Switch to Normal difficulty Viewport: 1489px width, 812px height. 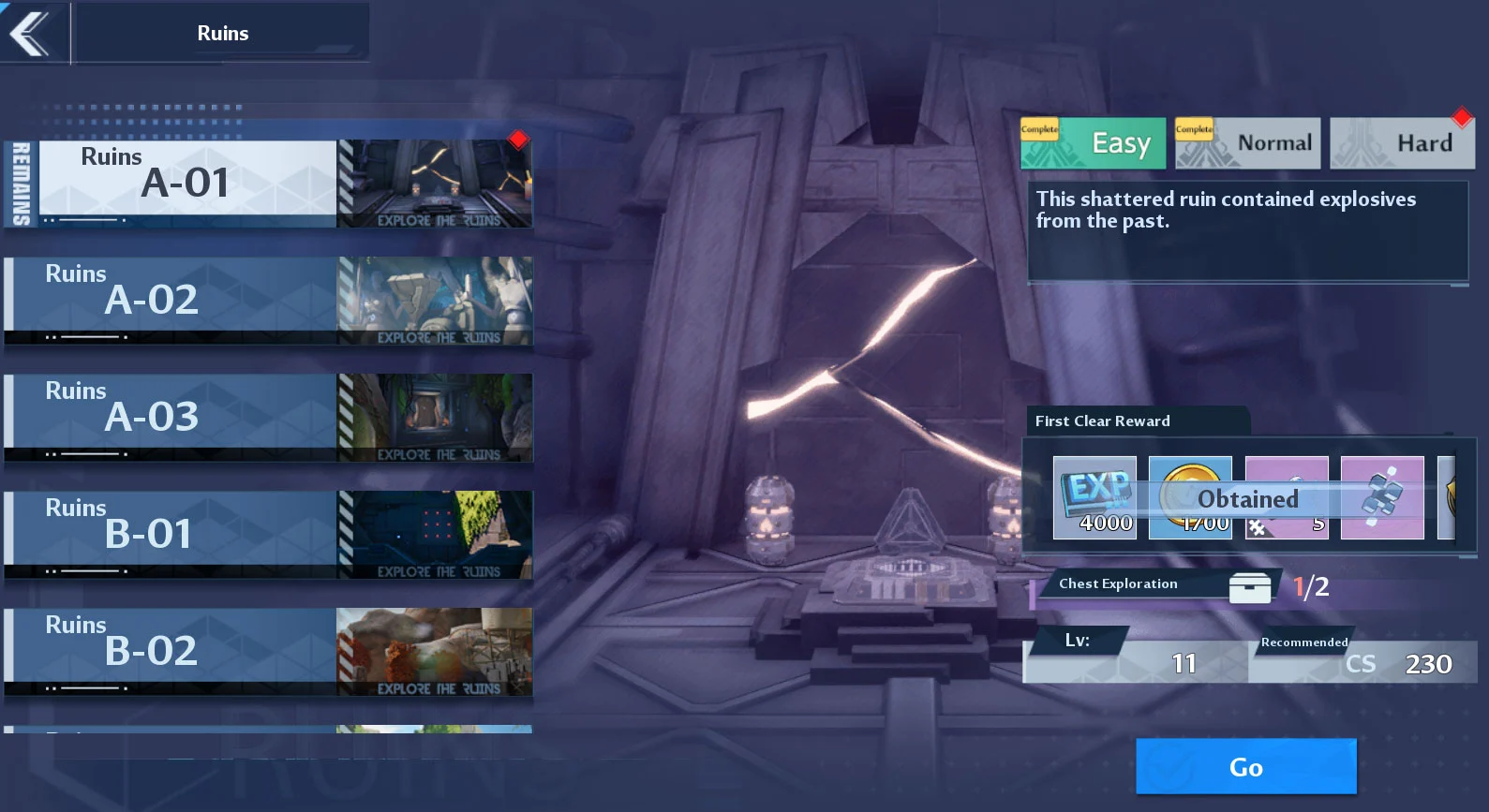tap(1247, 143)
